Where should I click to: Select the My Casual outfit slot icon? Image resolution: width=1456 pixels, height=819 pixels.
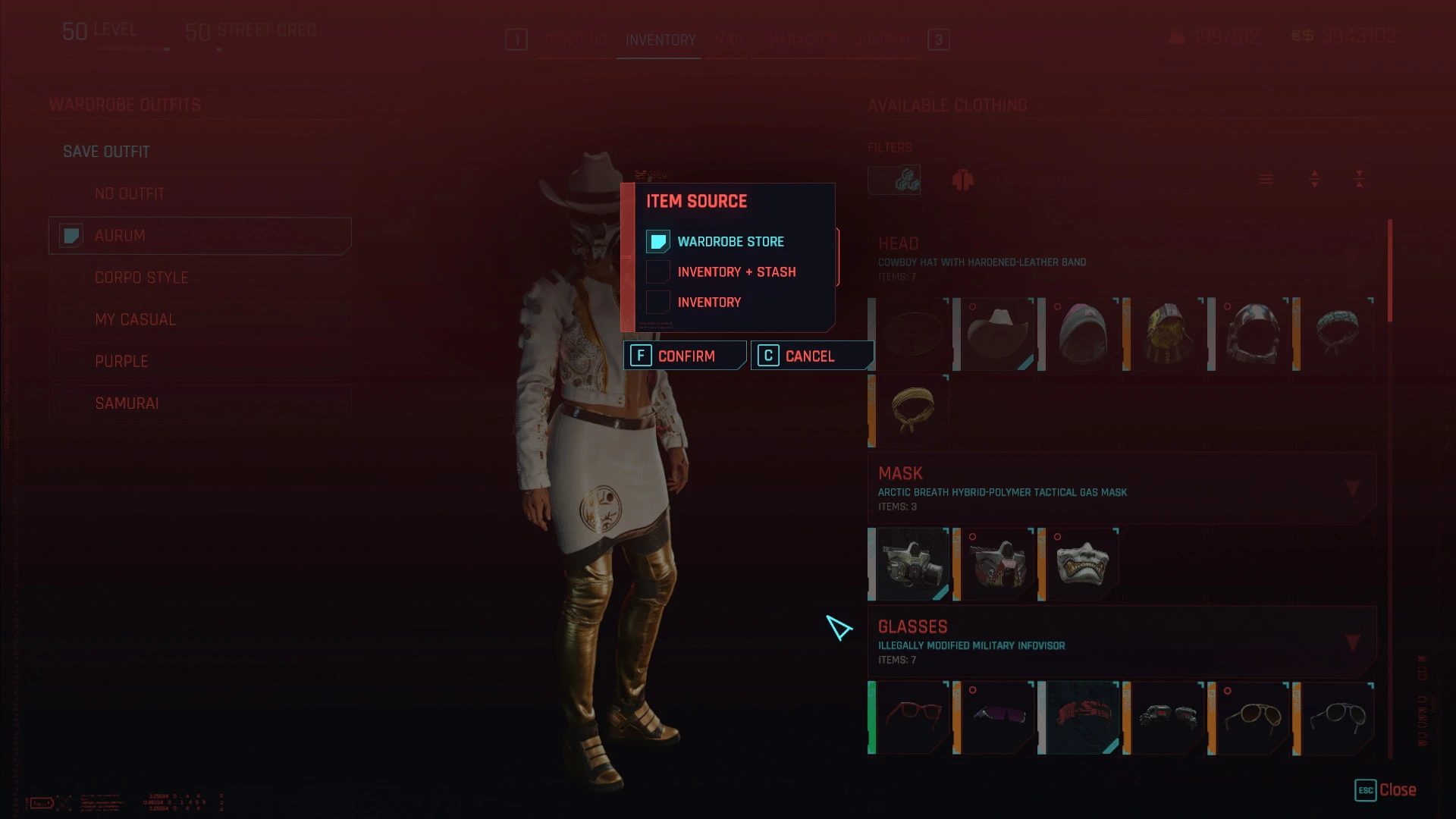(71, 319)
